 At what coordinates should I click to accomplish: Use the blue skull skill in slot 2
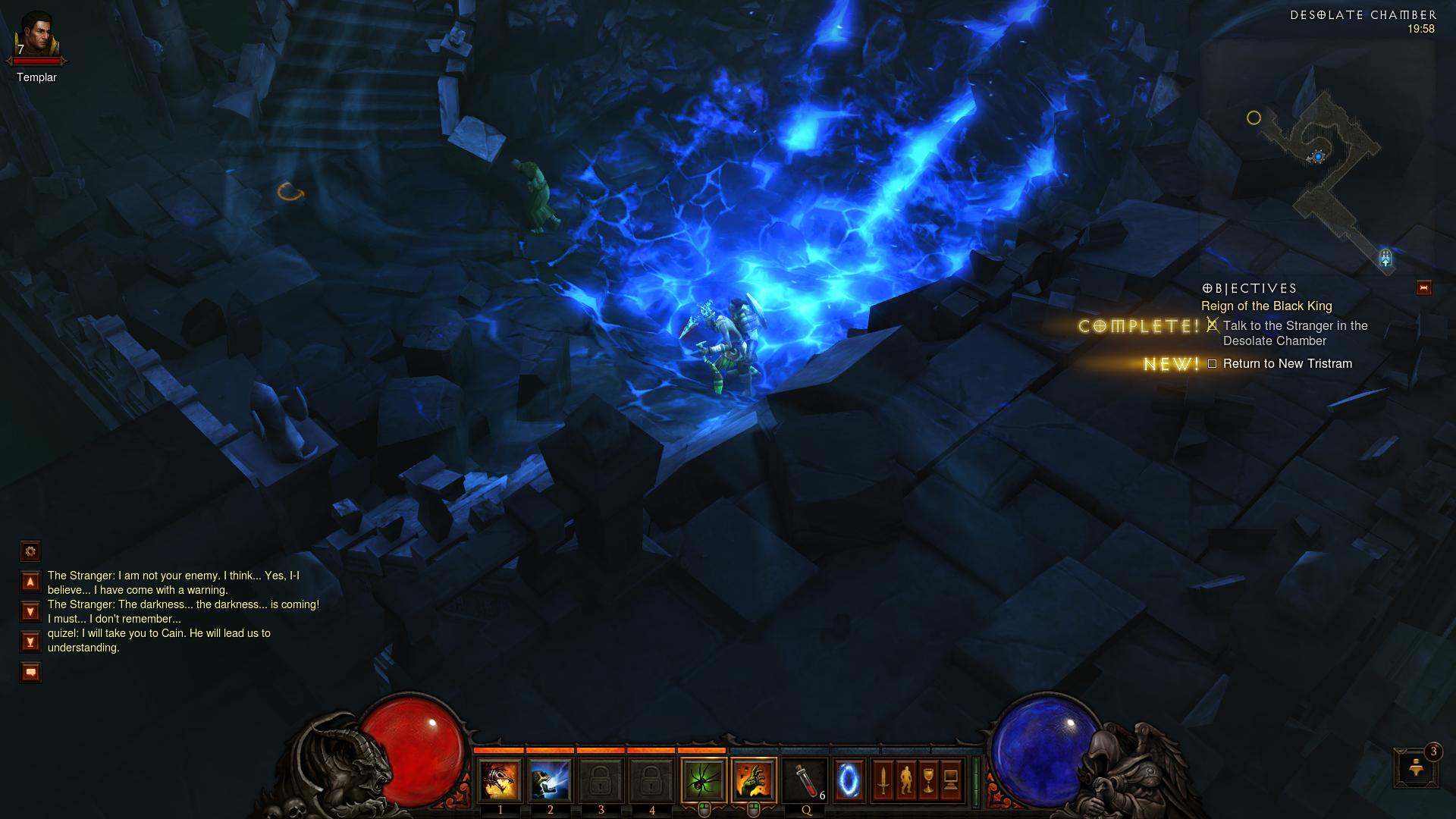[x=551, y=780]
